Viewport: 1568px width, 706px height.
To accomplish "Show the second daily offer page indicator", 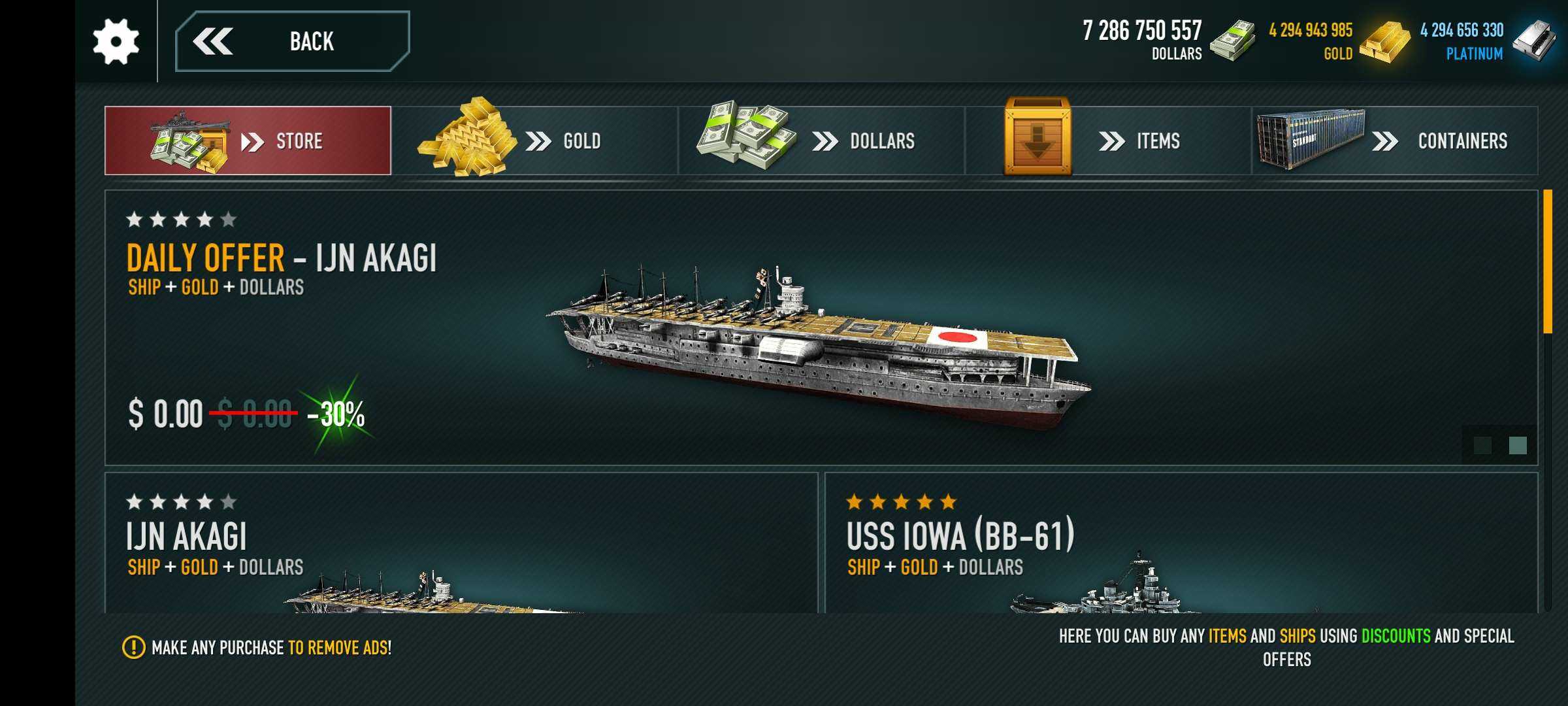I will [x=1518, y=445].
